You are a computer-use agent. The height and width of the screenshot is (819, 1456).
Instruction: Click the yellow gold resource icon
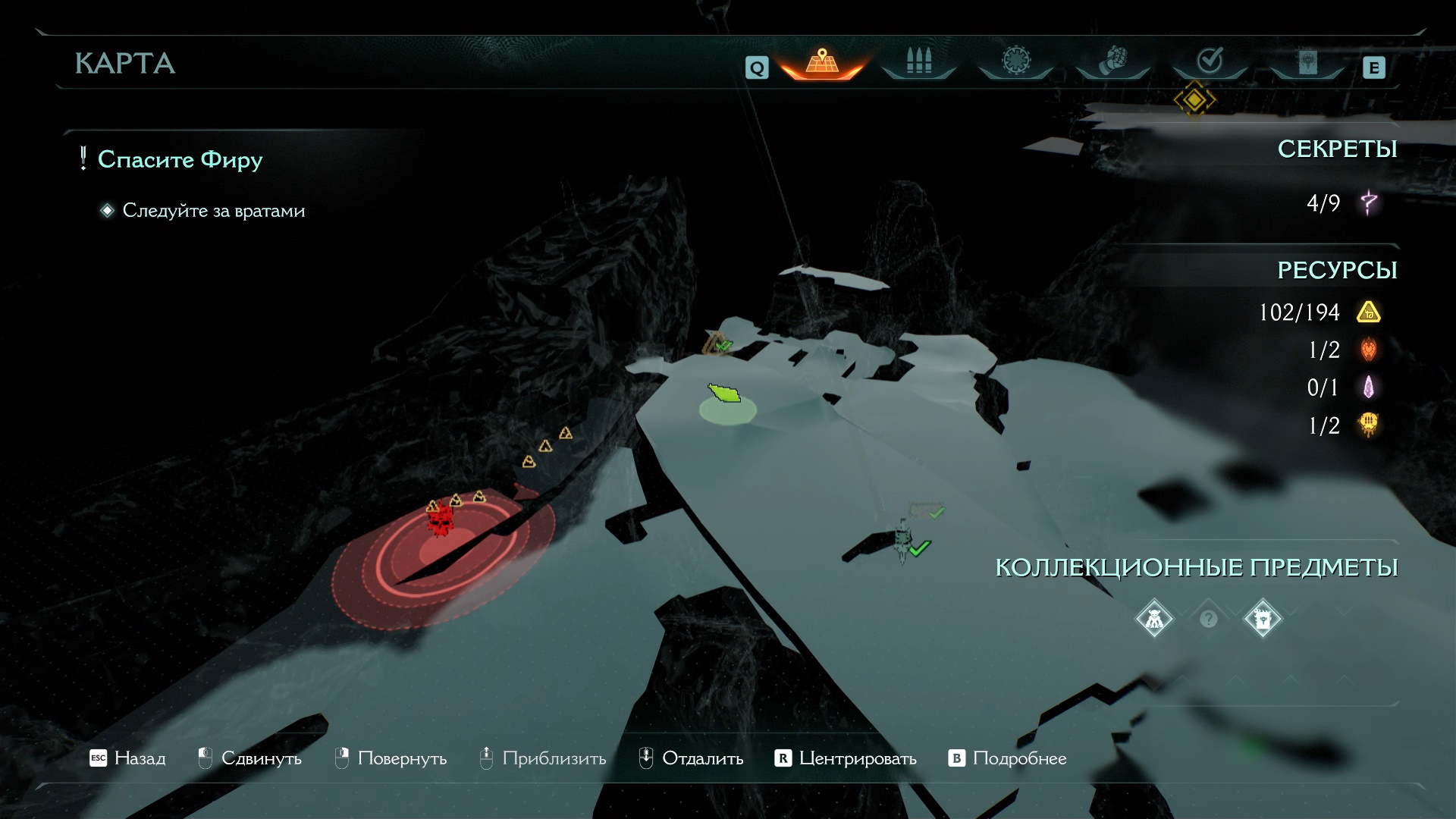[x=1368, y=312]
